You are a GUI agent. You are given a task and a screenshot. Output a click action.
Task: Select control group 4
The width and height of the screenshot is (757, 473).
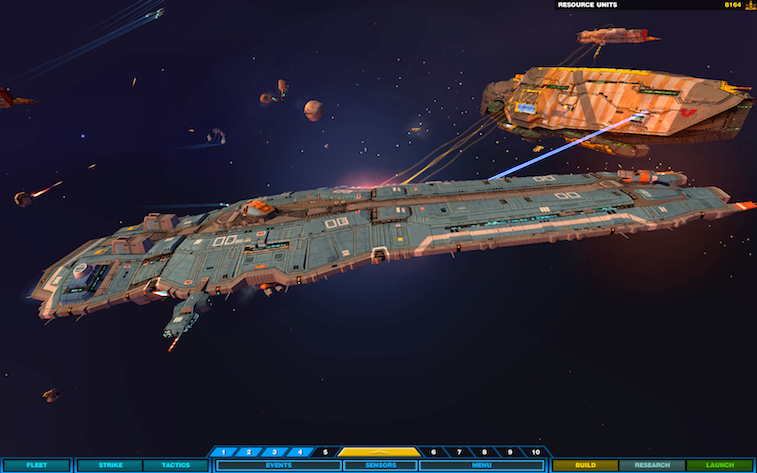click(x=299, y=452)
